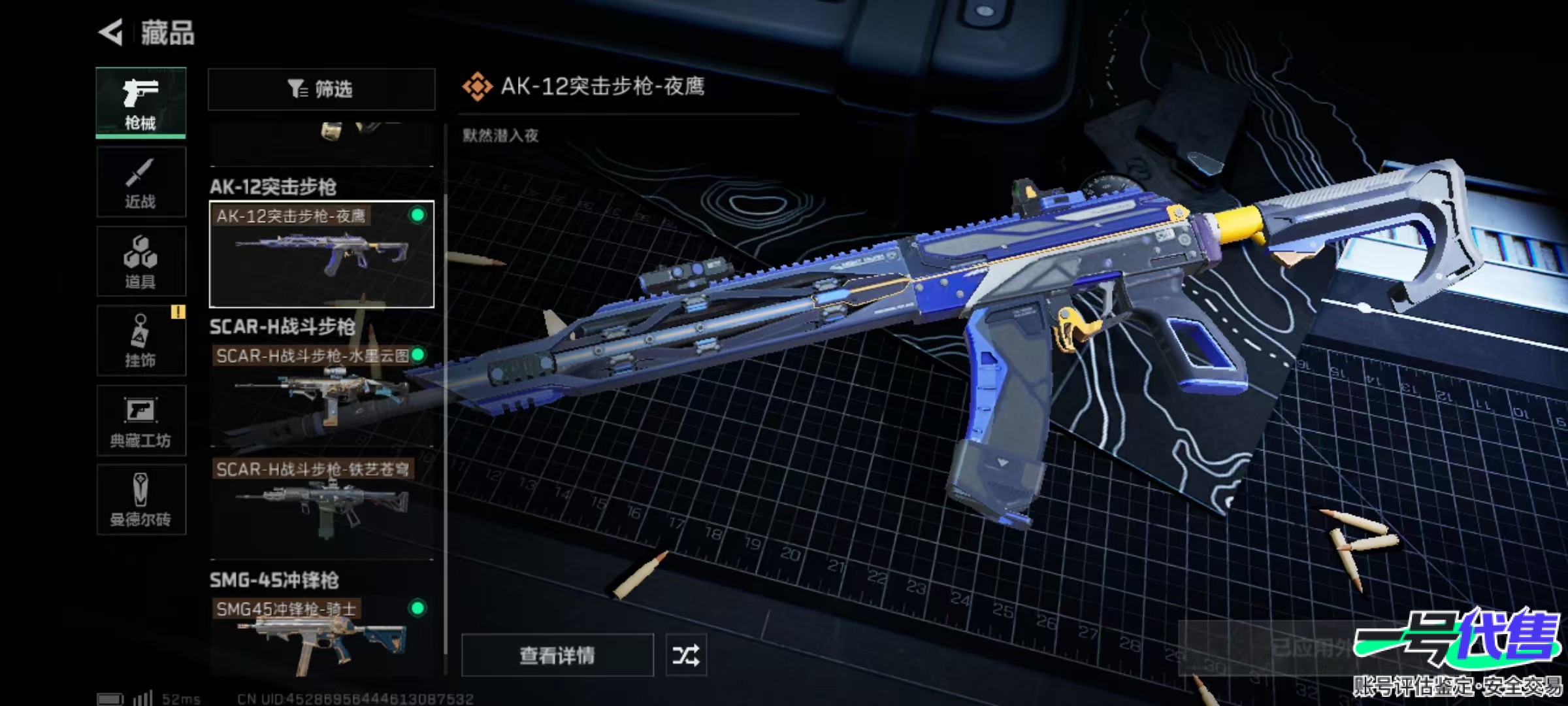Activate the shuffle arrows button

tap(685, 655)
